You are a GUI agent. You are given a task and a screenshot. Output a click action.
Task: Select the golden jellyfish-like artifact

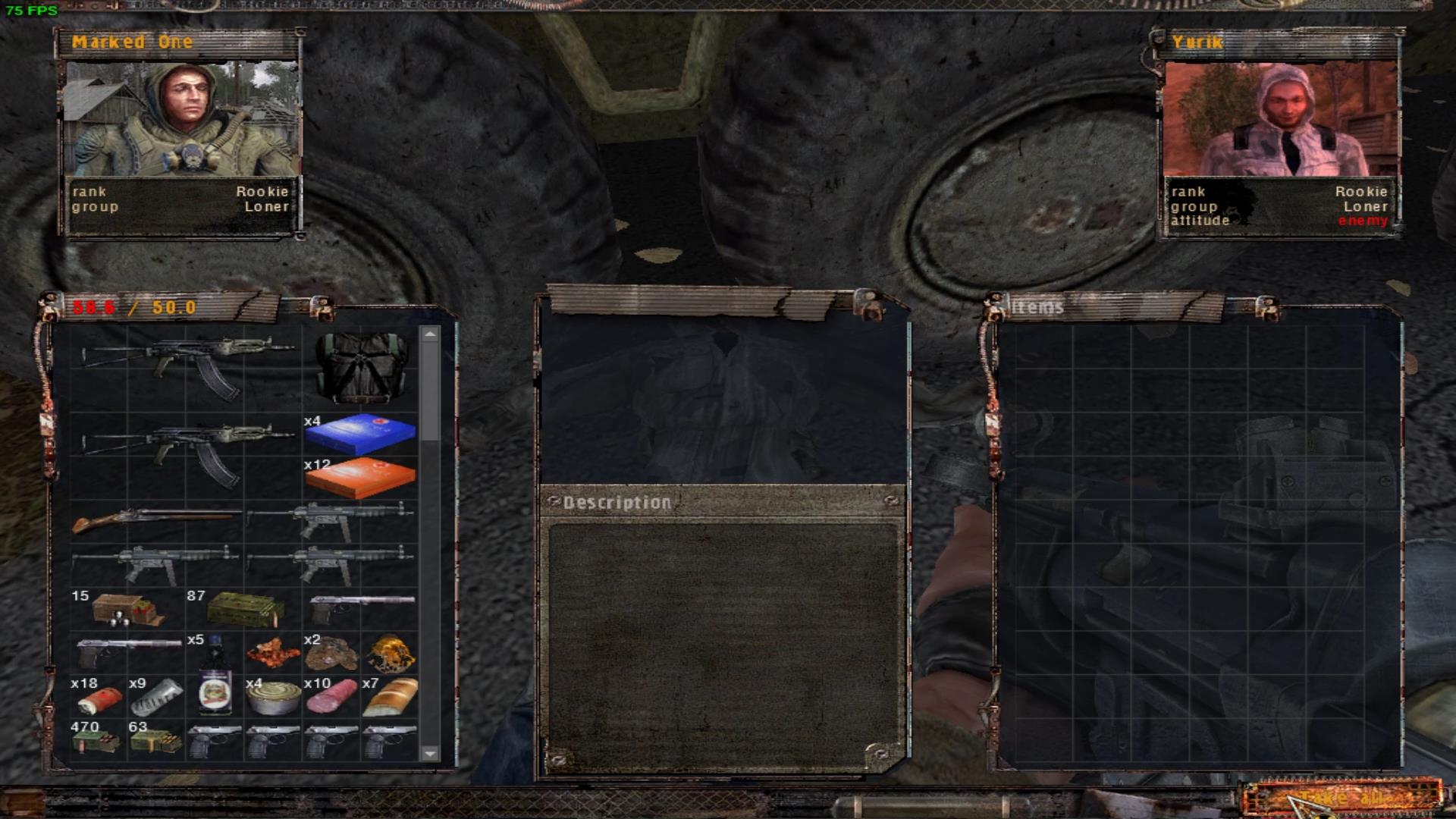point(390,653)
